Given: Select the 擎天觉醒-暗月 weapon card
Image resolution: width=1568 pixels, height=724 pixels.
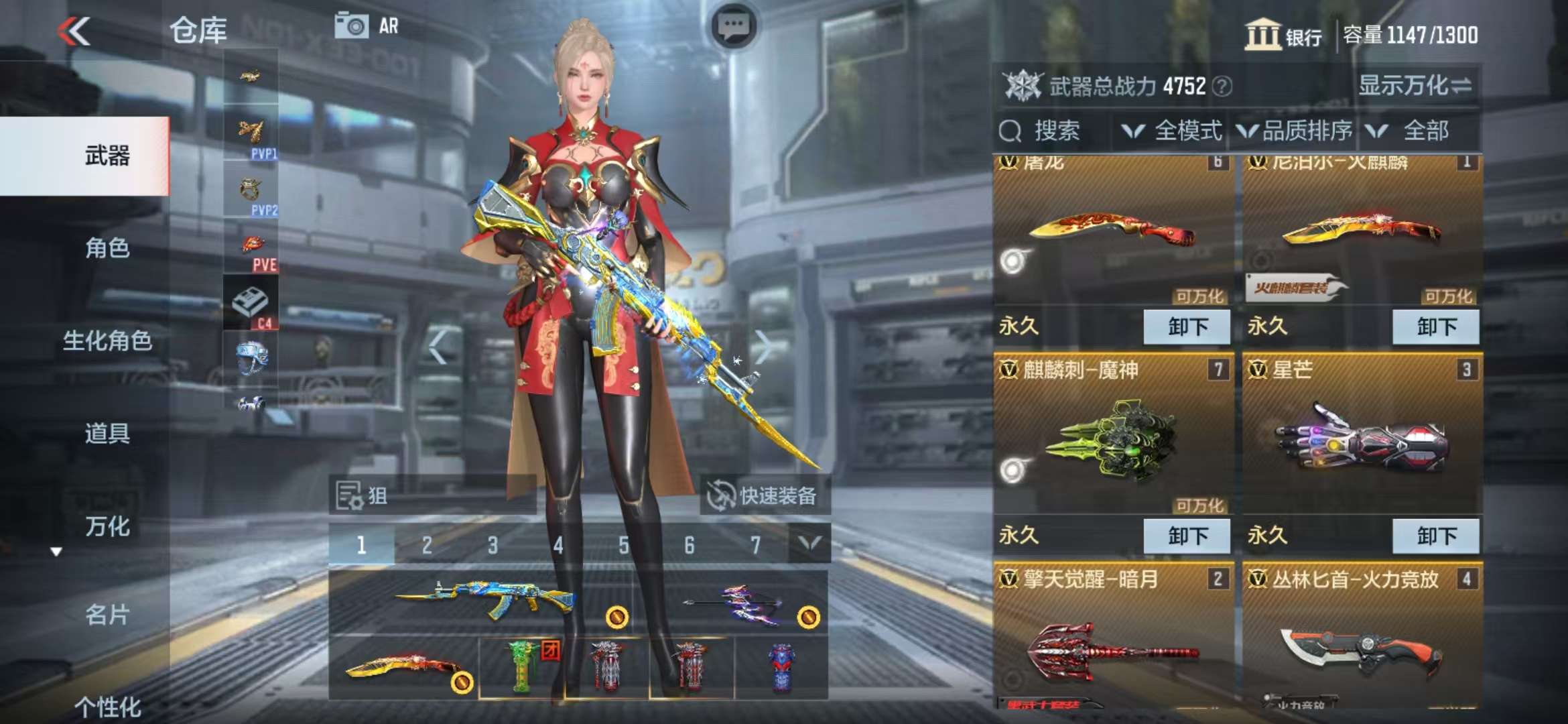Looking at the screenshot, I should tap(1112, 637).
